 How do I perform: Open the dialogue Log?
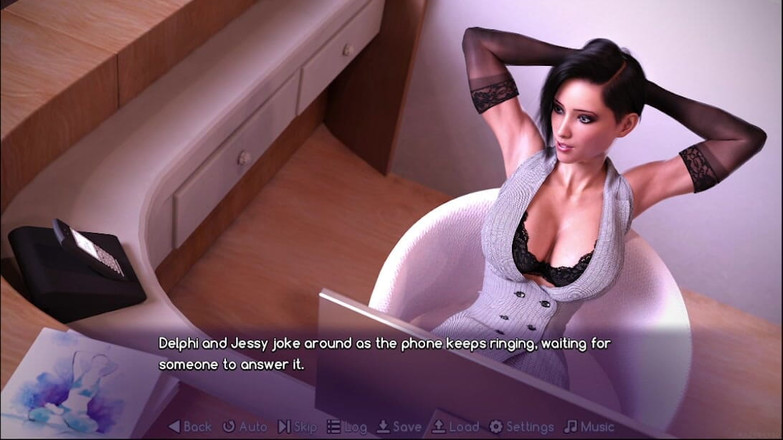347,427
